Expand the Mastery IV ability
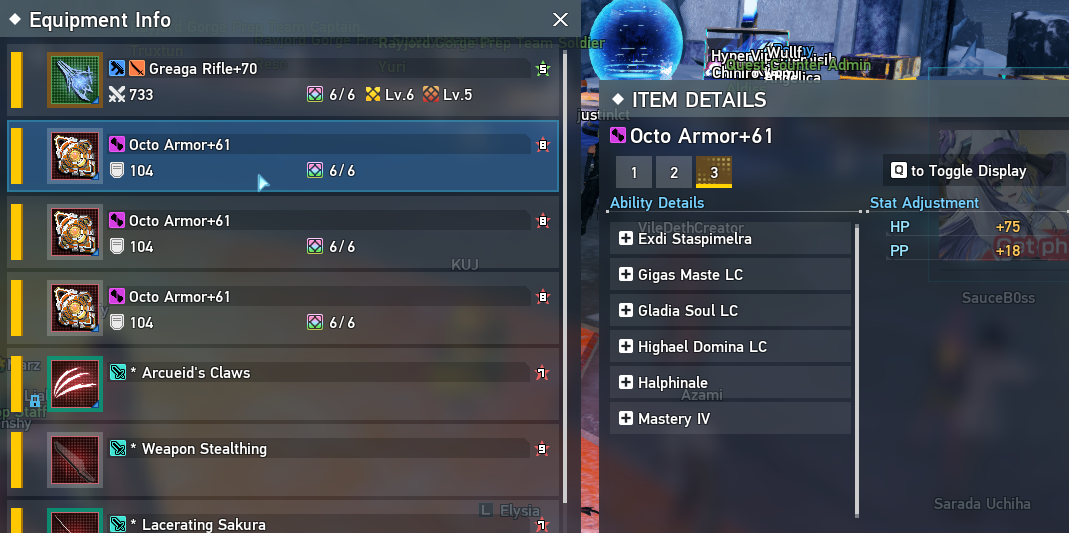This screenshot has height=533, width=1069. (626, 419)
